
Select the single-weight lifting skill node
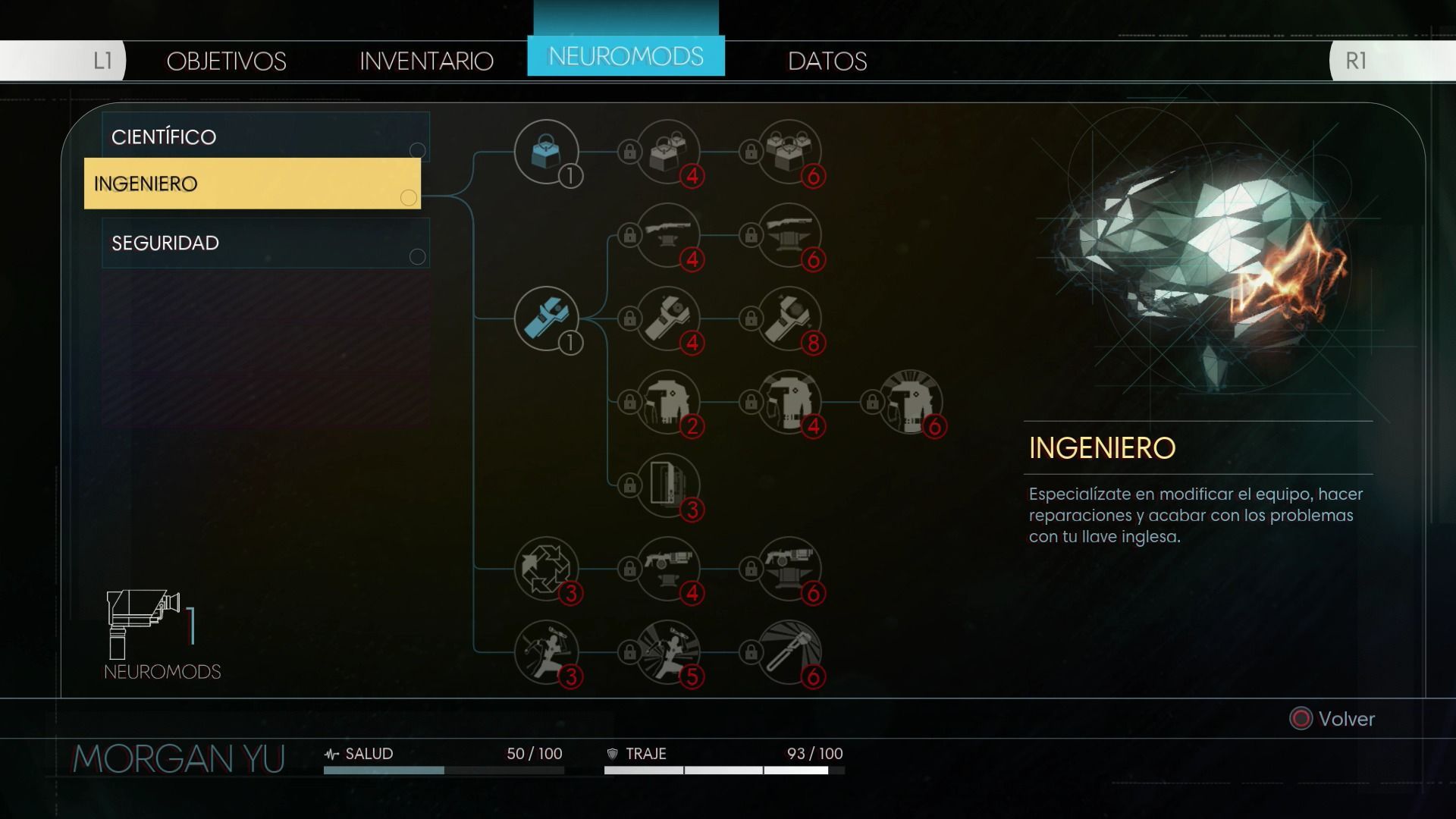546,152
